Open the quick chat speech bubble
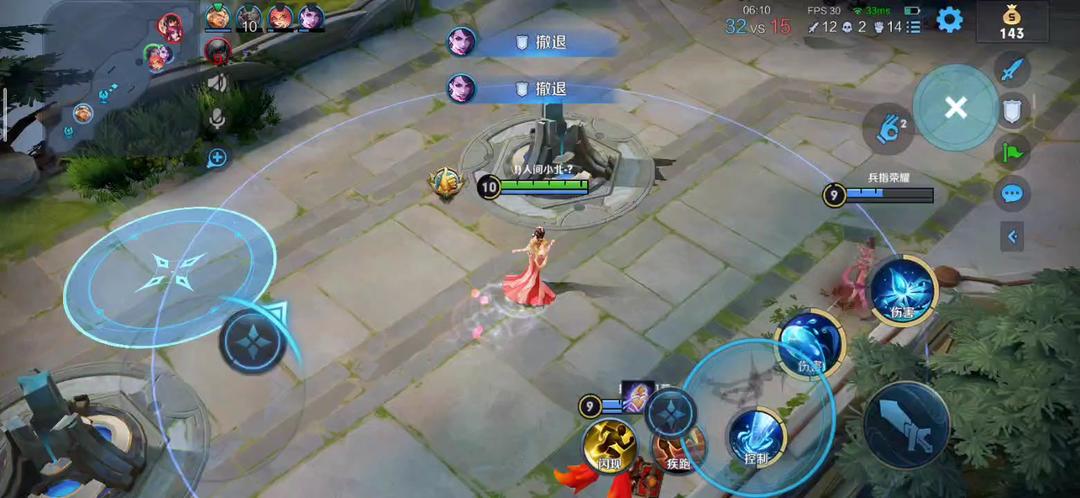 [x=1012, y=194]
